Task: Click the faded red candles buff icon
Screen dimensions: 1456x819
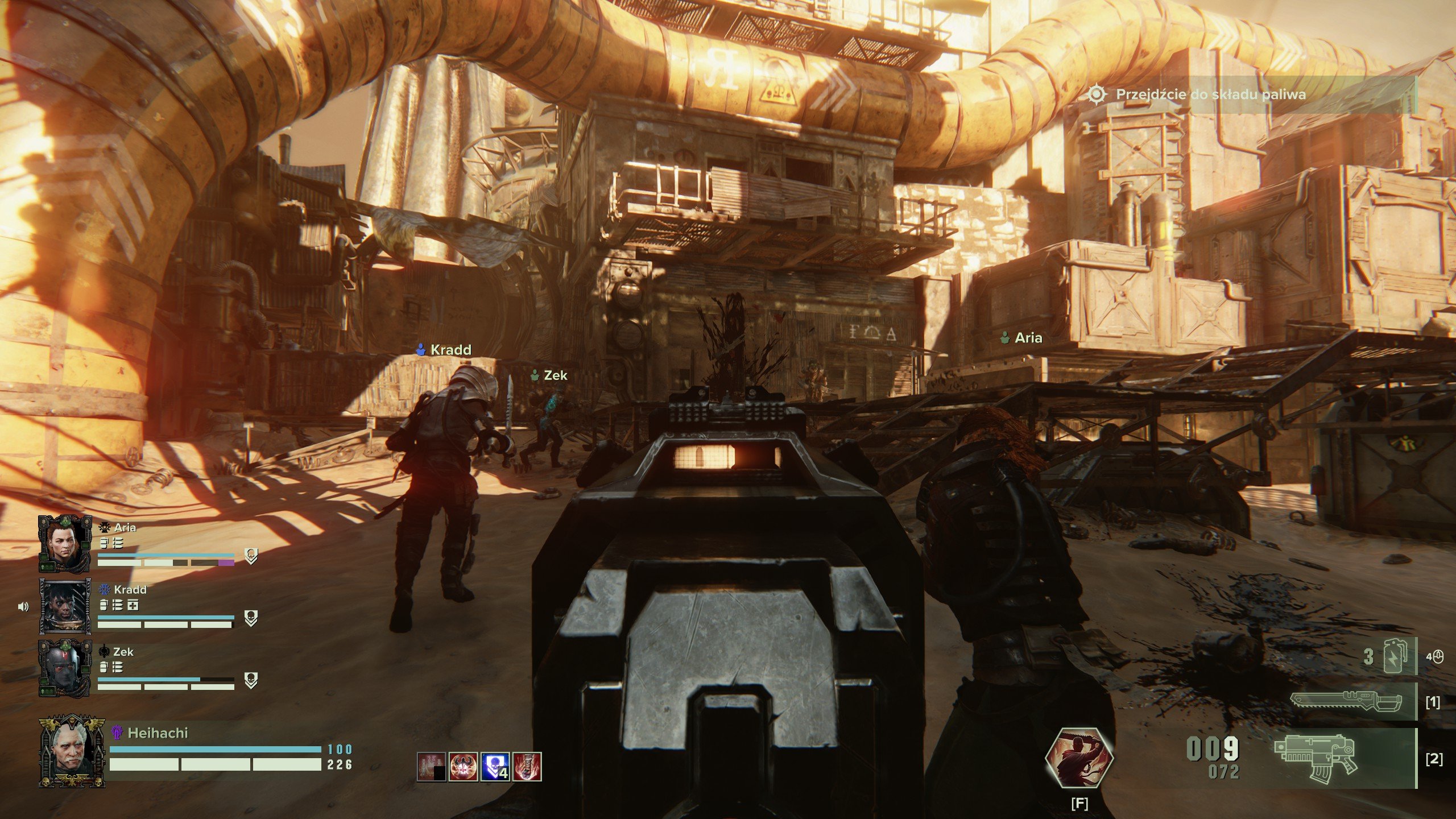Action: point(431,766)
